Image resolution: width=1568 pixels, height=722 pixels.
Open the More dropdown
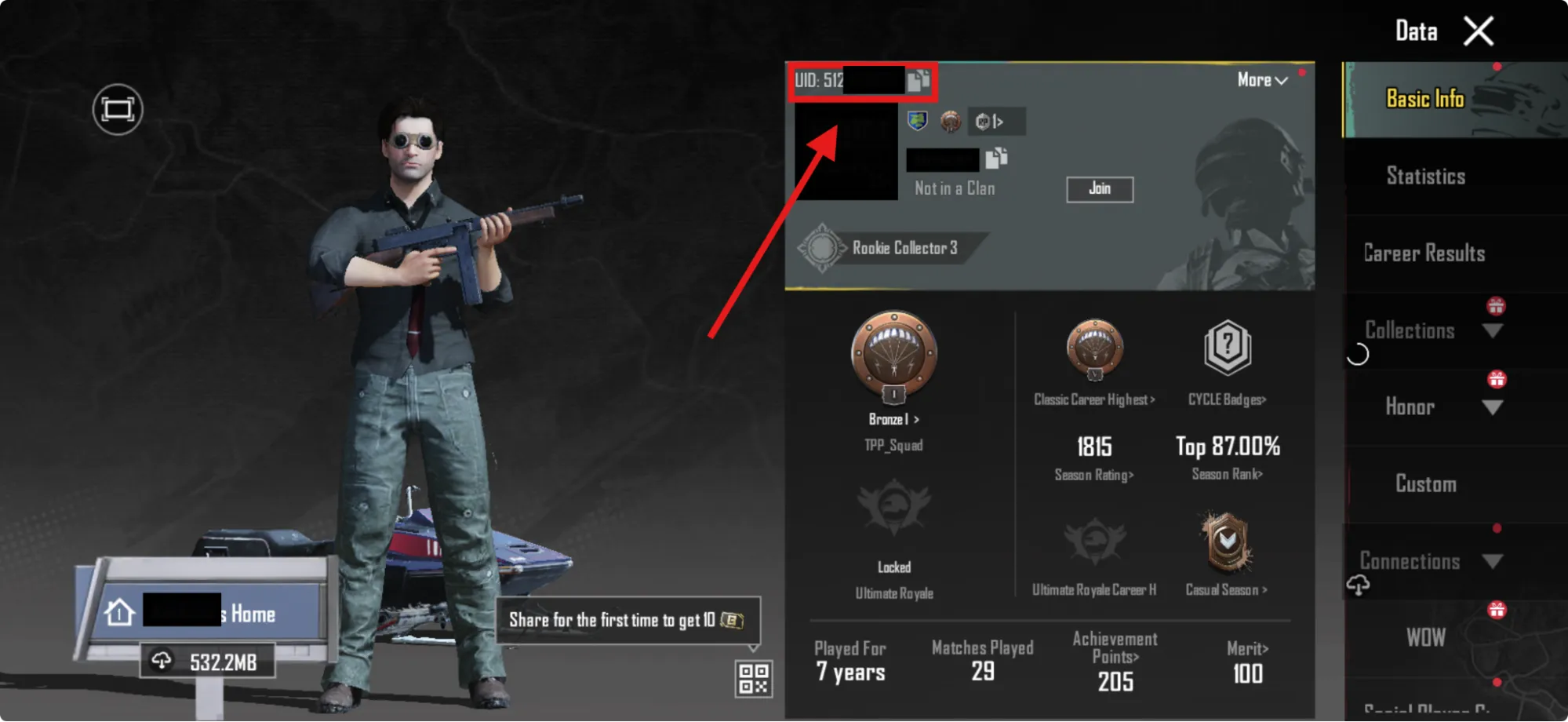click(x=1261, y=79)
